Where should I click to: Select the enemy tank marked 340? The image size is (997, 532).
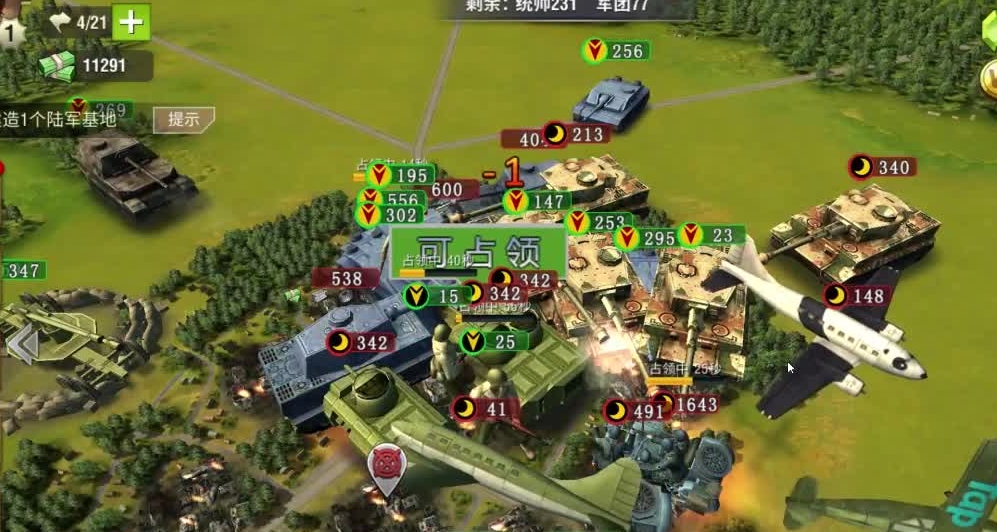(x=855, y=225)
